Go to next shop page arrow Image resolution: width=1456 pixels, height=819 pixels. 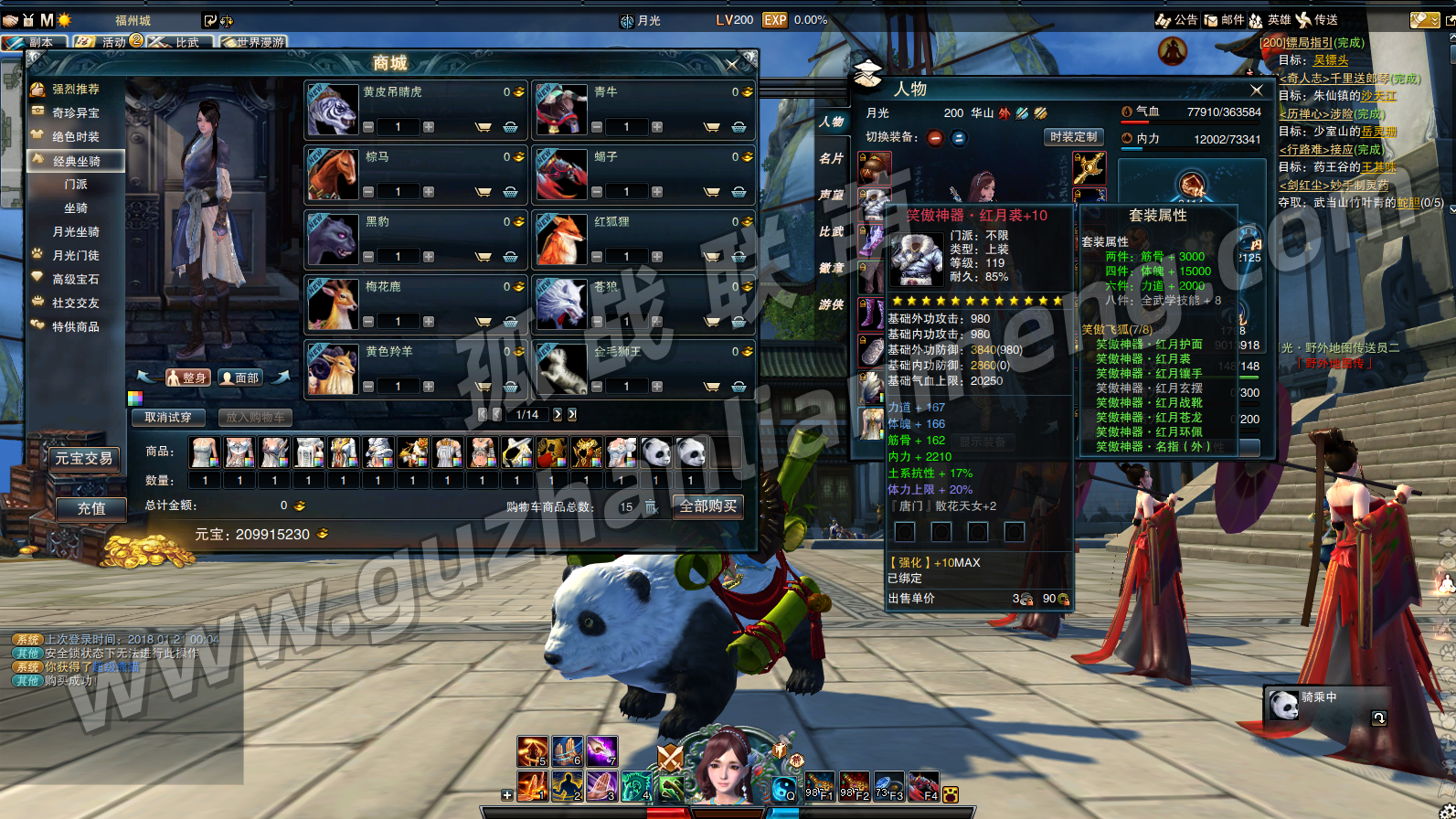[558, 415]
